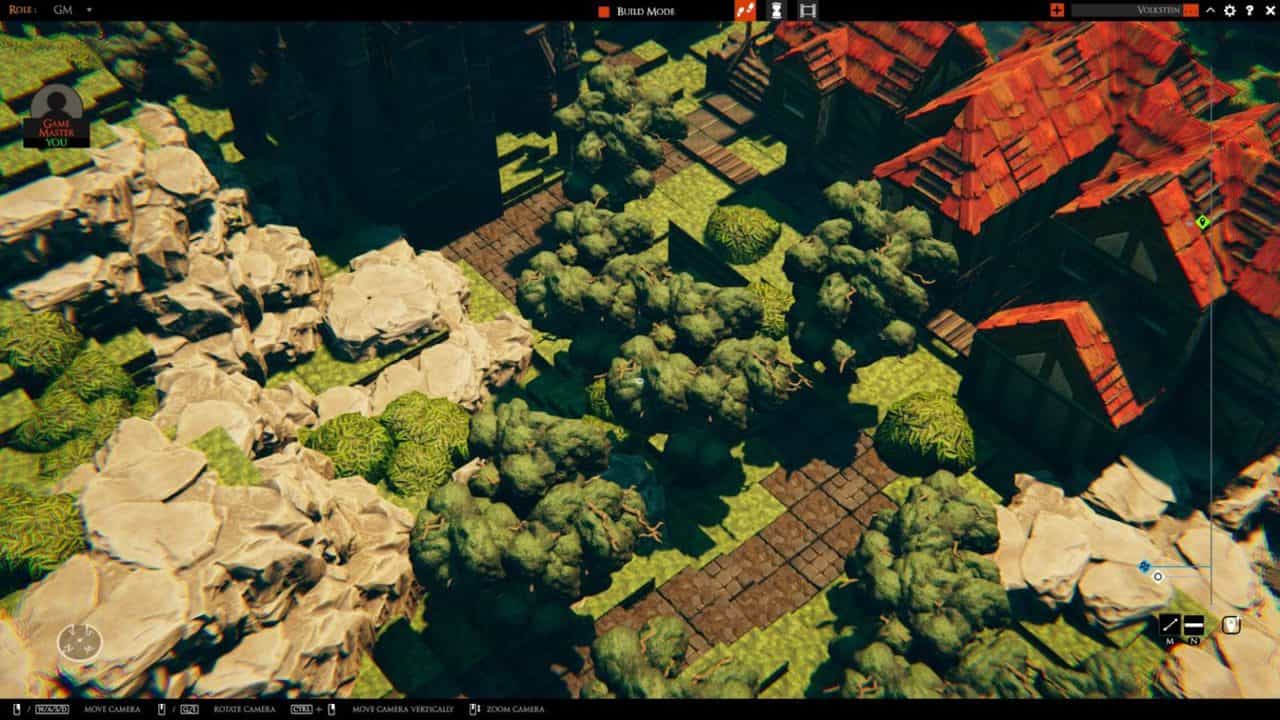
Task: Click the orange color swatch next to Volkstein
Action: [x=1190, y=10]
